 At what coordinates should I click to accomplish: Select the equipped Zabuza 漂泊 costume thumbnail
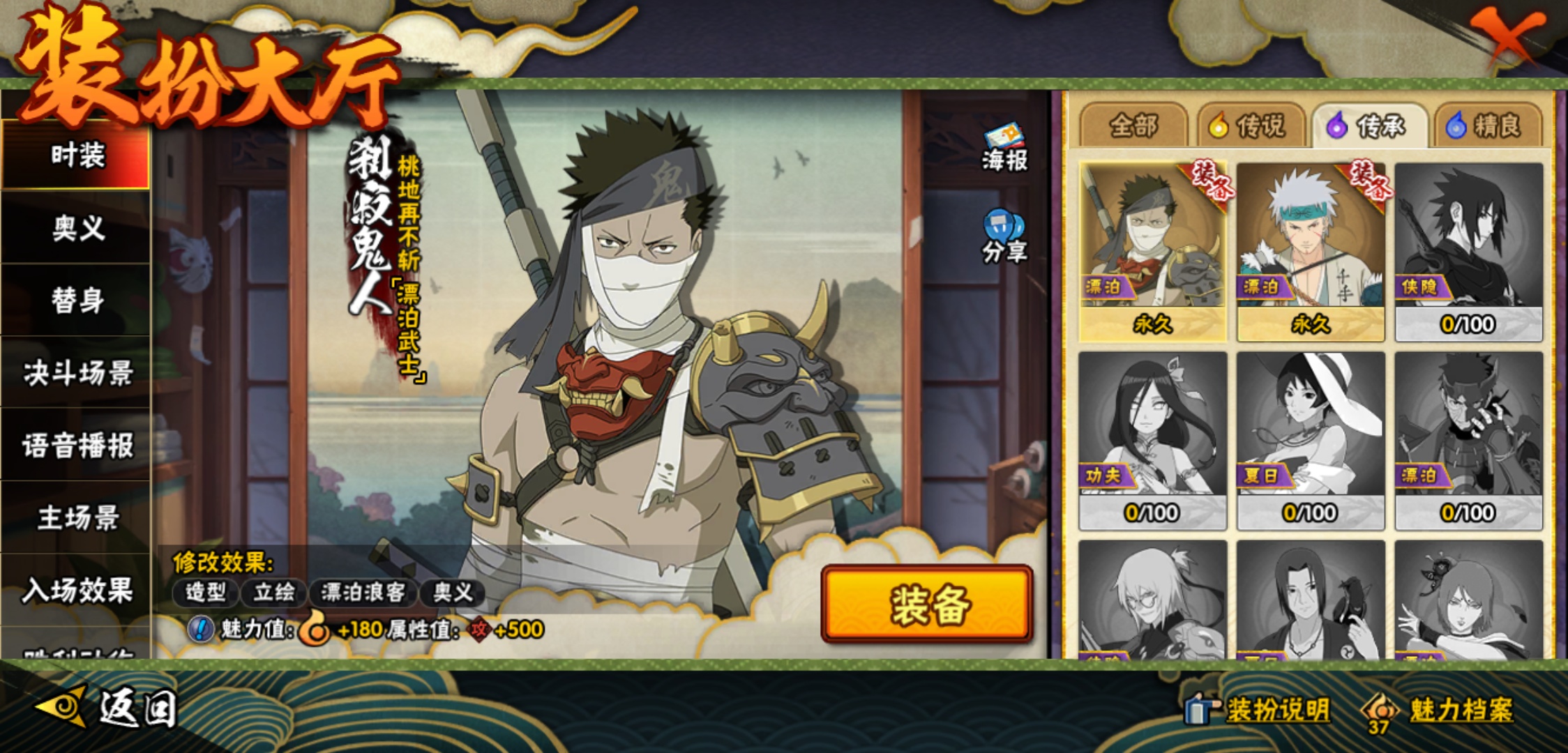1152,251
